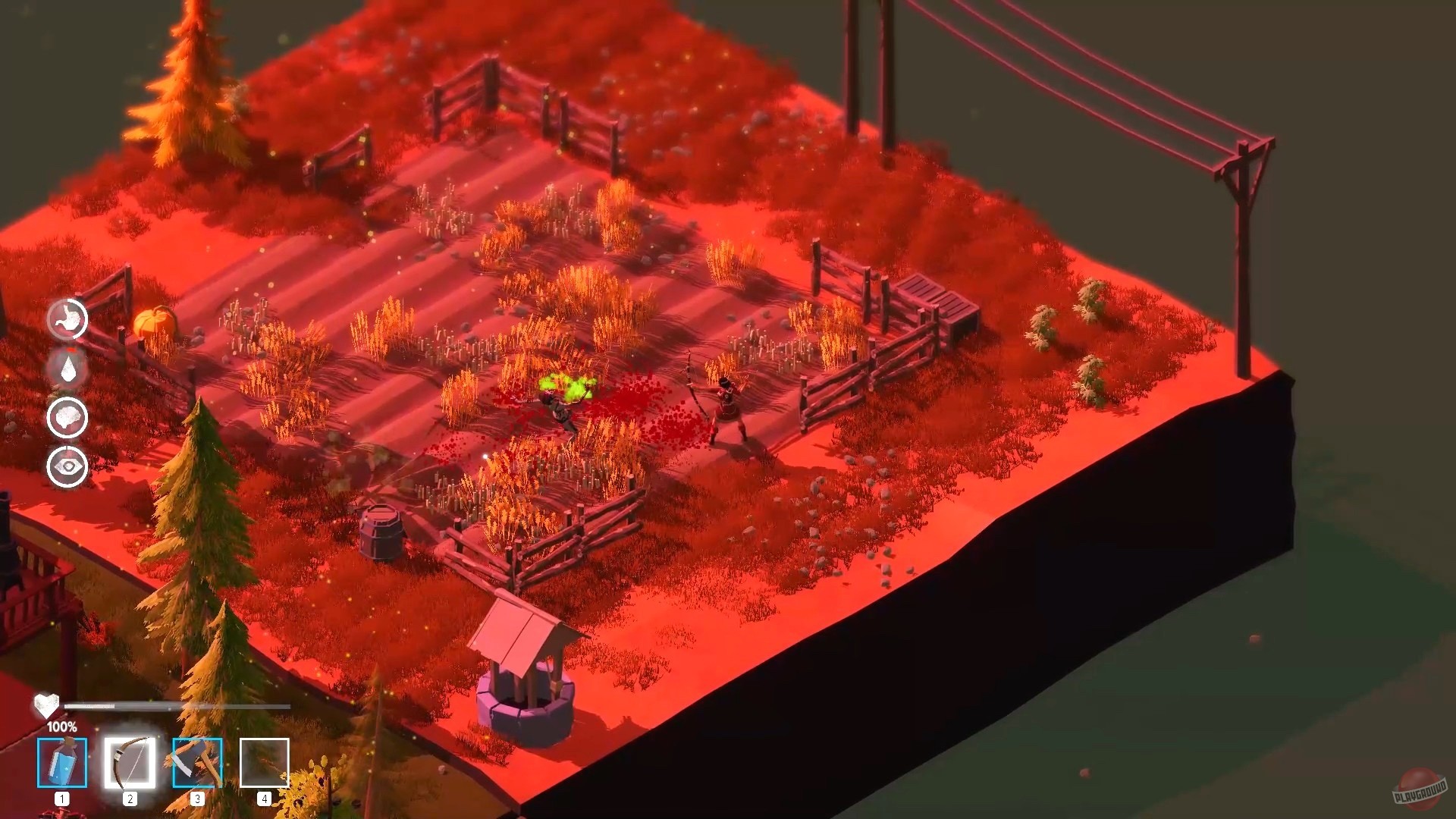The height and width of the screenshot is (819, 1456).
Task: Click the heart health icon
Action: pos(47,705)
